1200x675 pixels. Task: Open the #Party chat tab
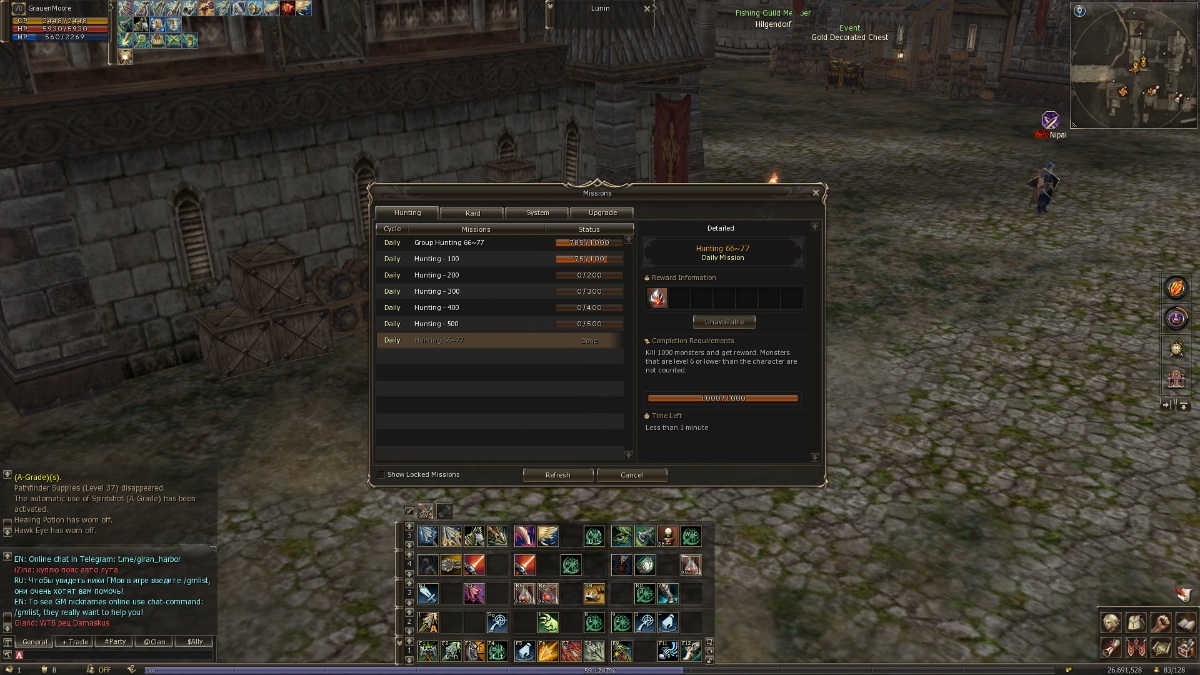click(x=115, y=641)
